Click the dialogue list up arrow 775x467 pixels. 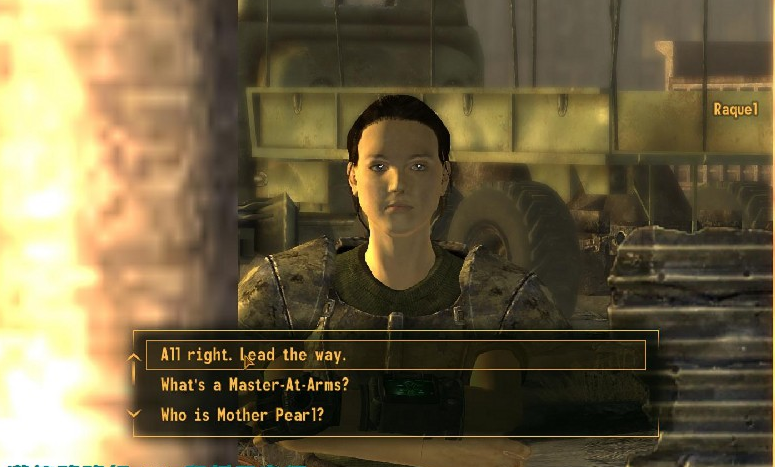(133, 356)
